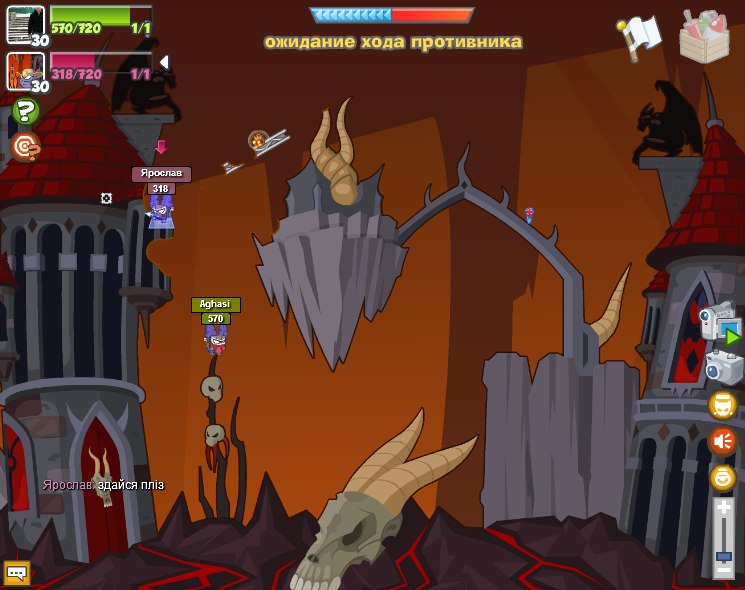Image resolution: width=745 pixels, height=590 pixels.
Task: Zoom in with the plus button
Action: [x=723, y=509]
